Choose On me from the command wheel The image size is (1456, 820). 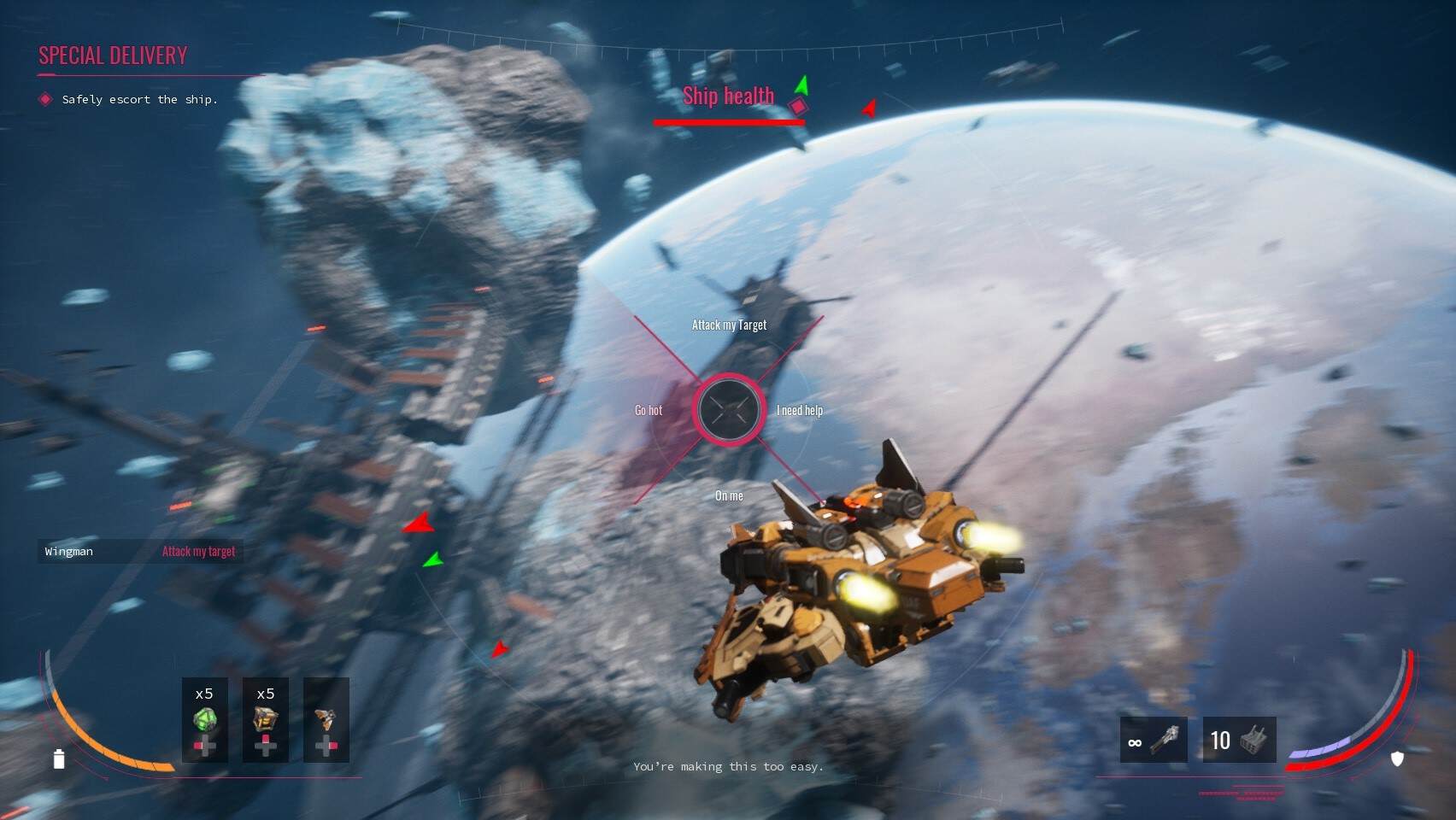(729, 495)
